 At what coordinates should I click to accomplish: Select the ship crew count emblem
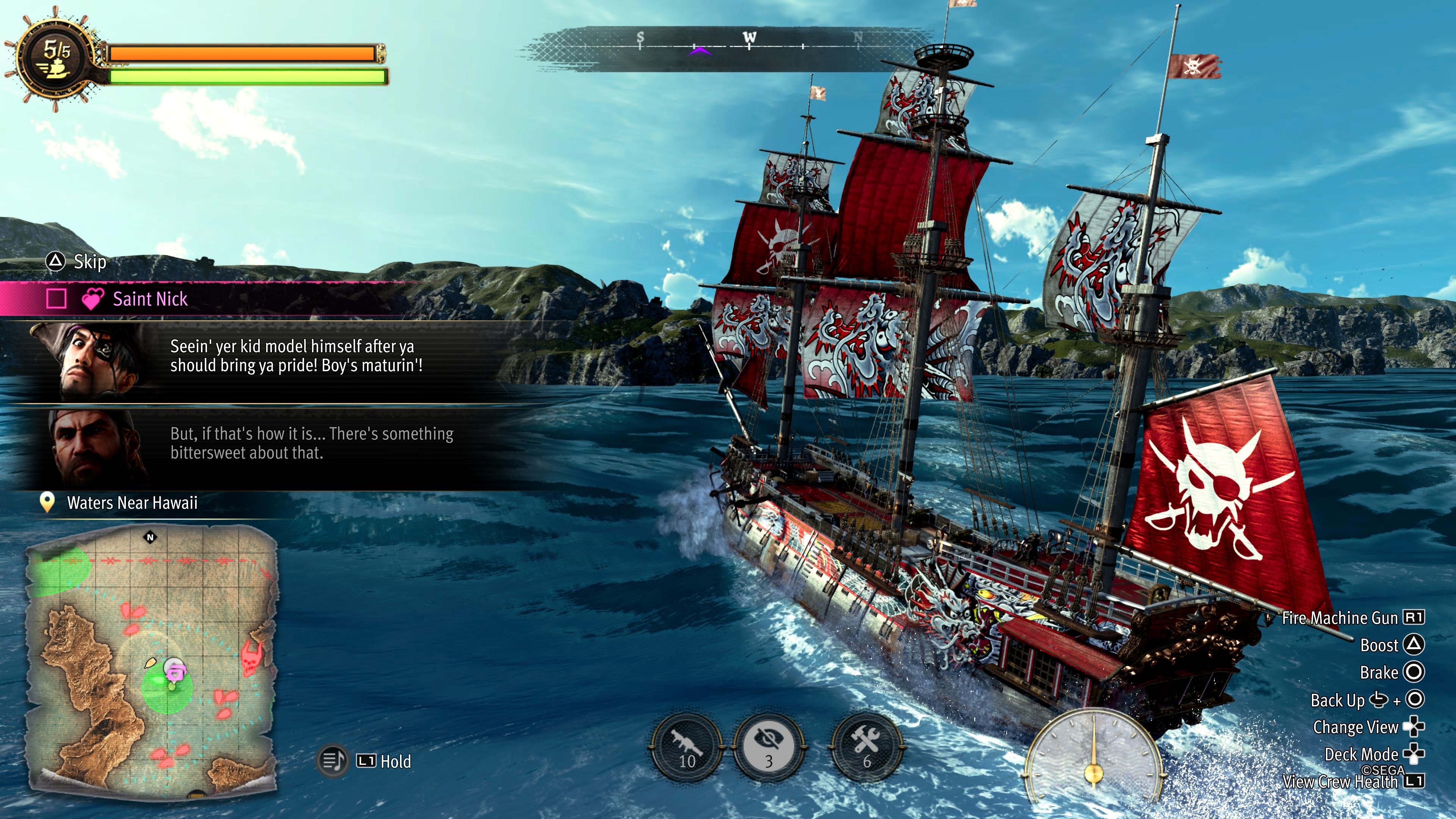(x=55, y=58)
